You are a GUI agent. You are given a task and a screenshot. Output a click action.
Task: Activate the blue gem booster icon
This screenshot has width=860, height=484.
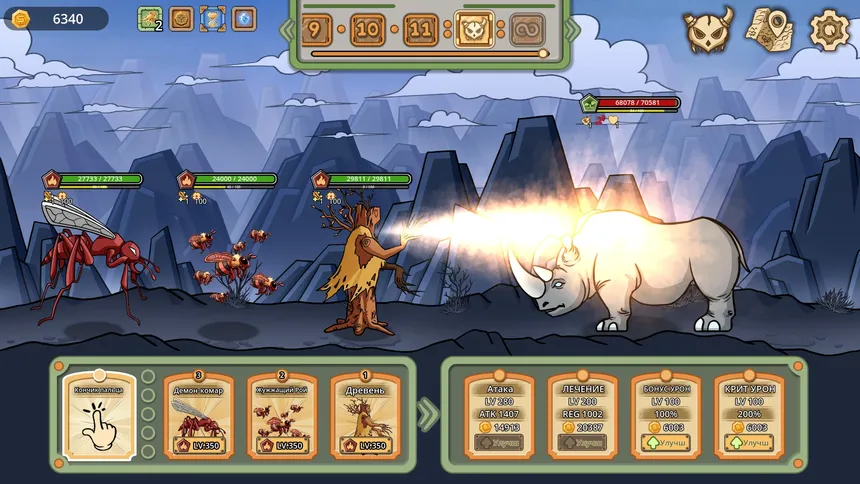click(x=244, y=19)
